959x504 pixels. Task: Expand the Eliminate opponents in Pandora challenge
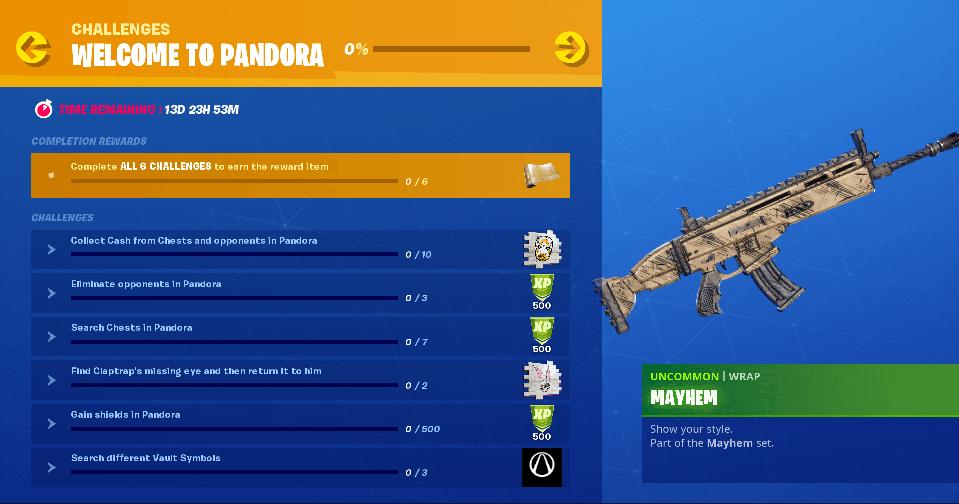(280, 292)
